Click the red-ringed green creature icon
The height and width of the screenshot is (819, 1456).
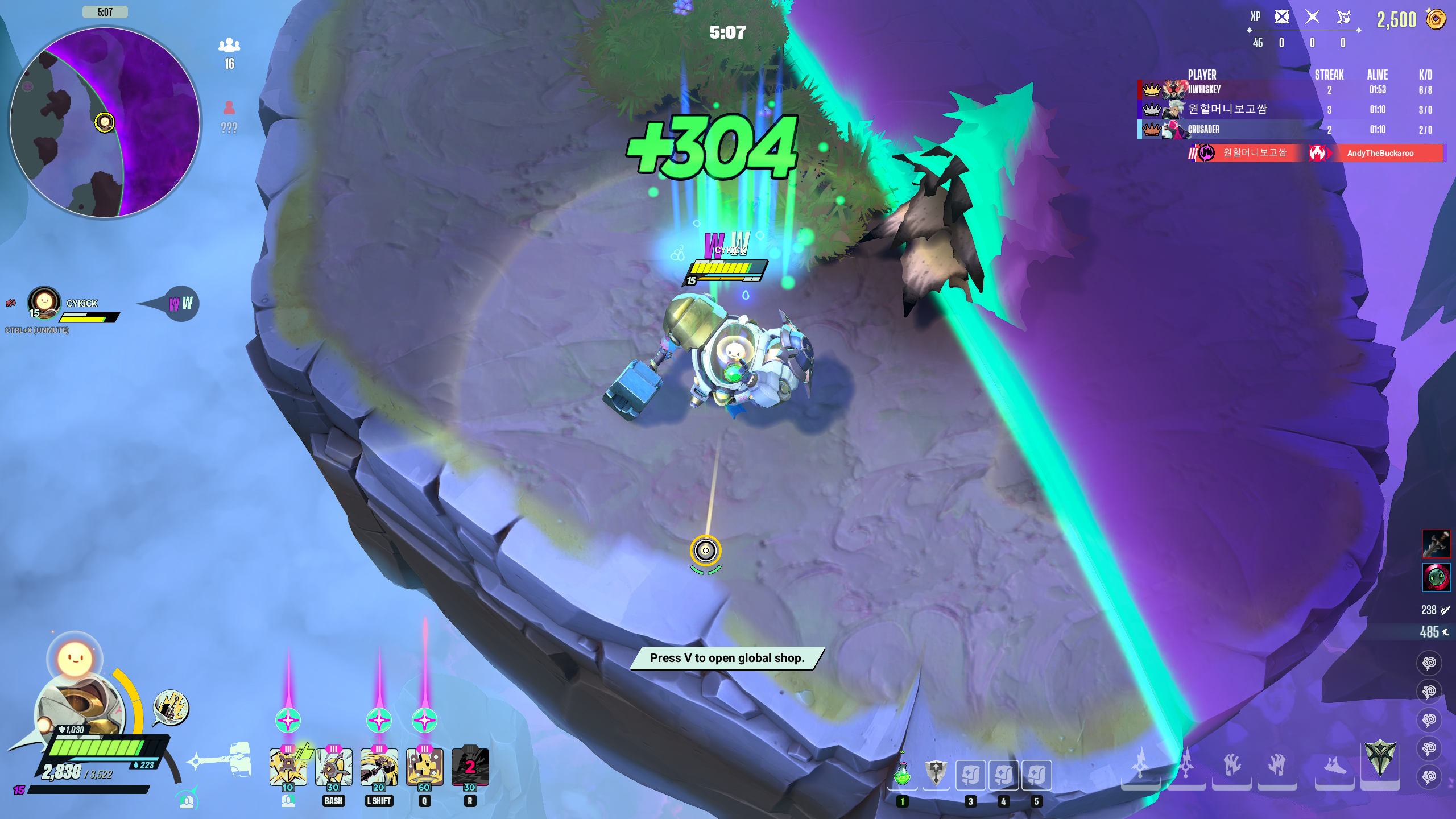click(1436, 577)
